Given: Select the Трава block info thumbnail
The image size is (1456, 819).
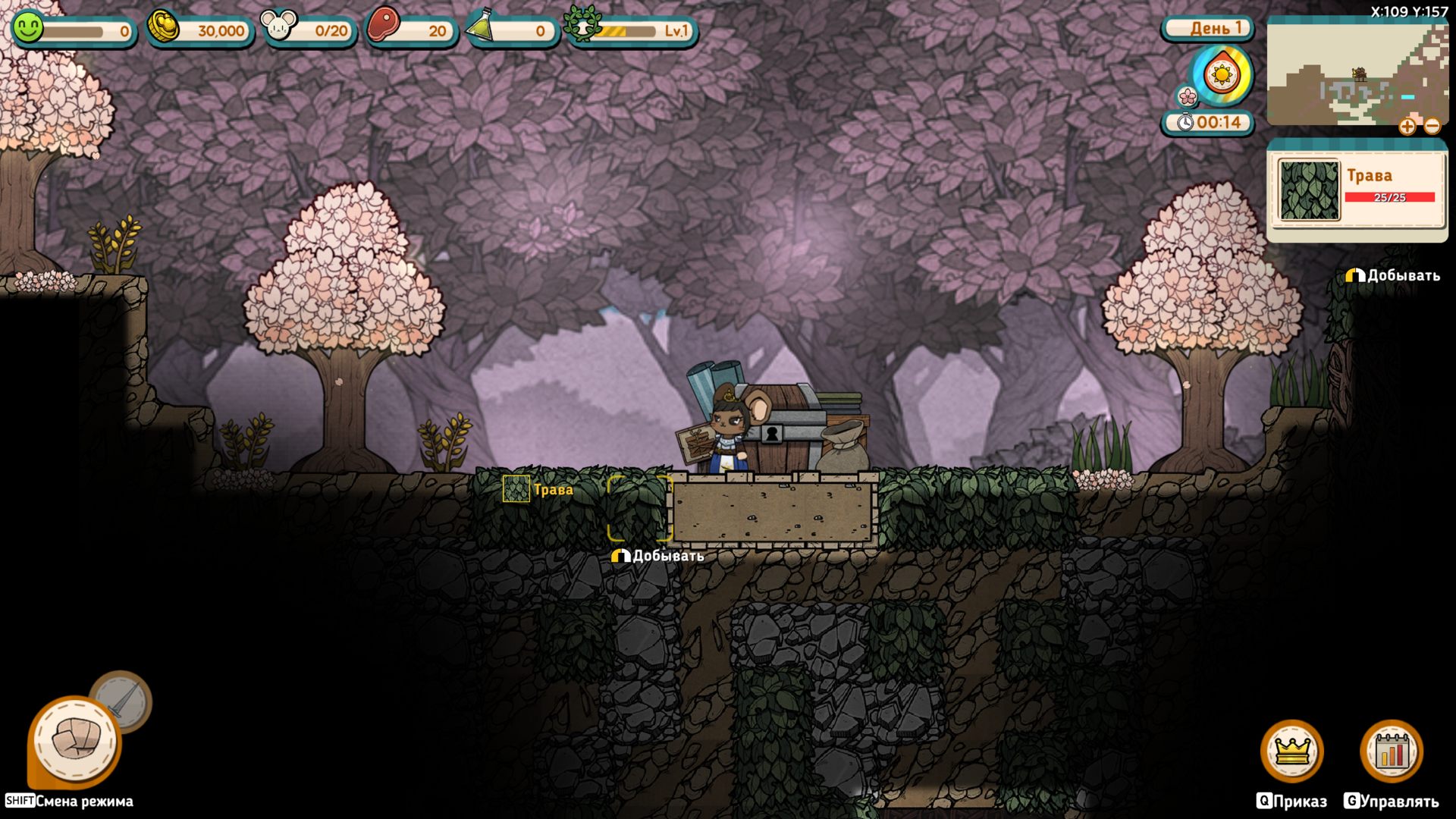Looking at the screenshot, I should pos(1309,190).
